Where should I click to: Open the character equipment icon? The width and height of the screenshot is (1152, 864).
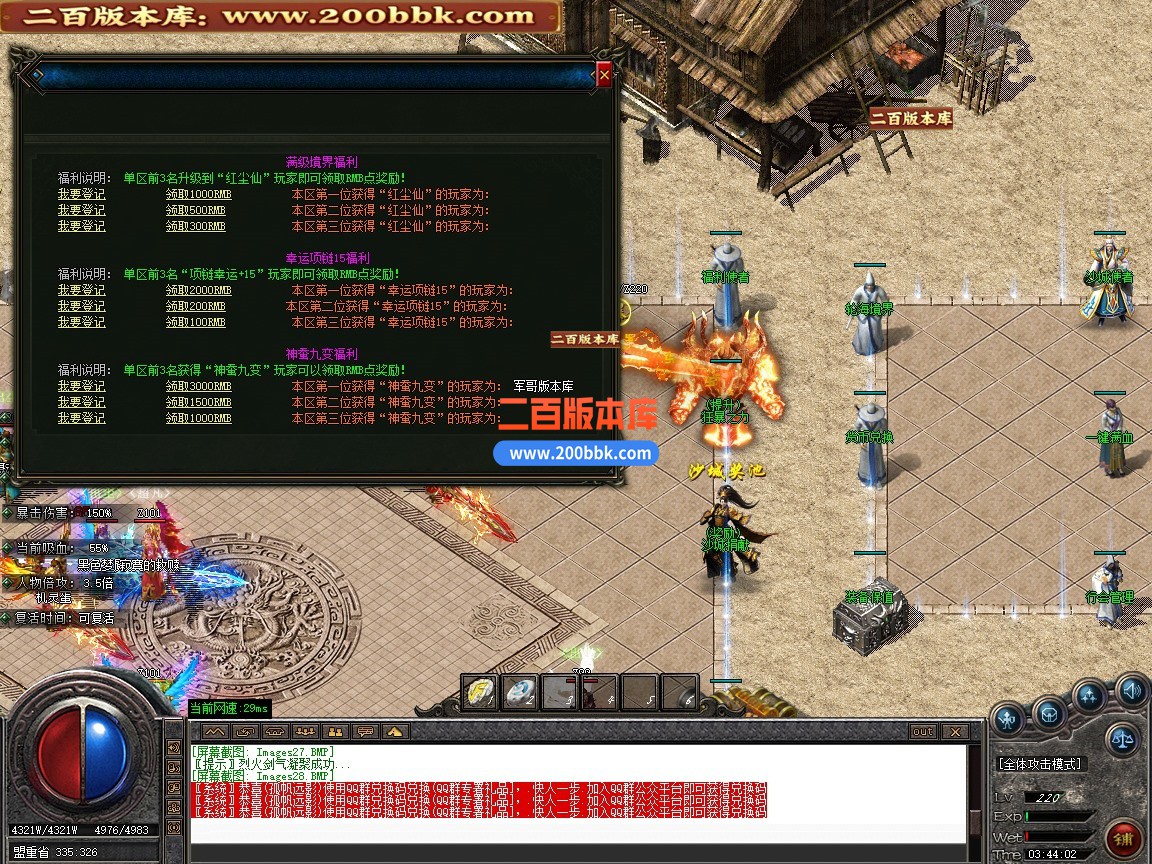tap(1007, 716)
